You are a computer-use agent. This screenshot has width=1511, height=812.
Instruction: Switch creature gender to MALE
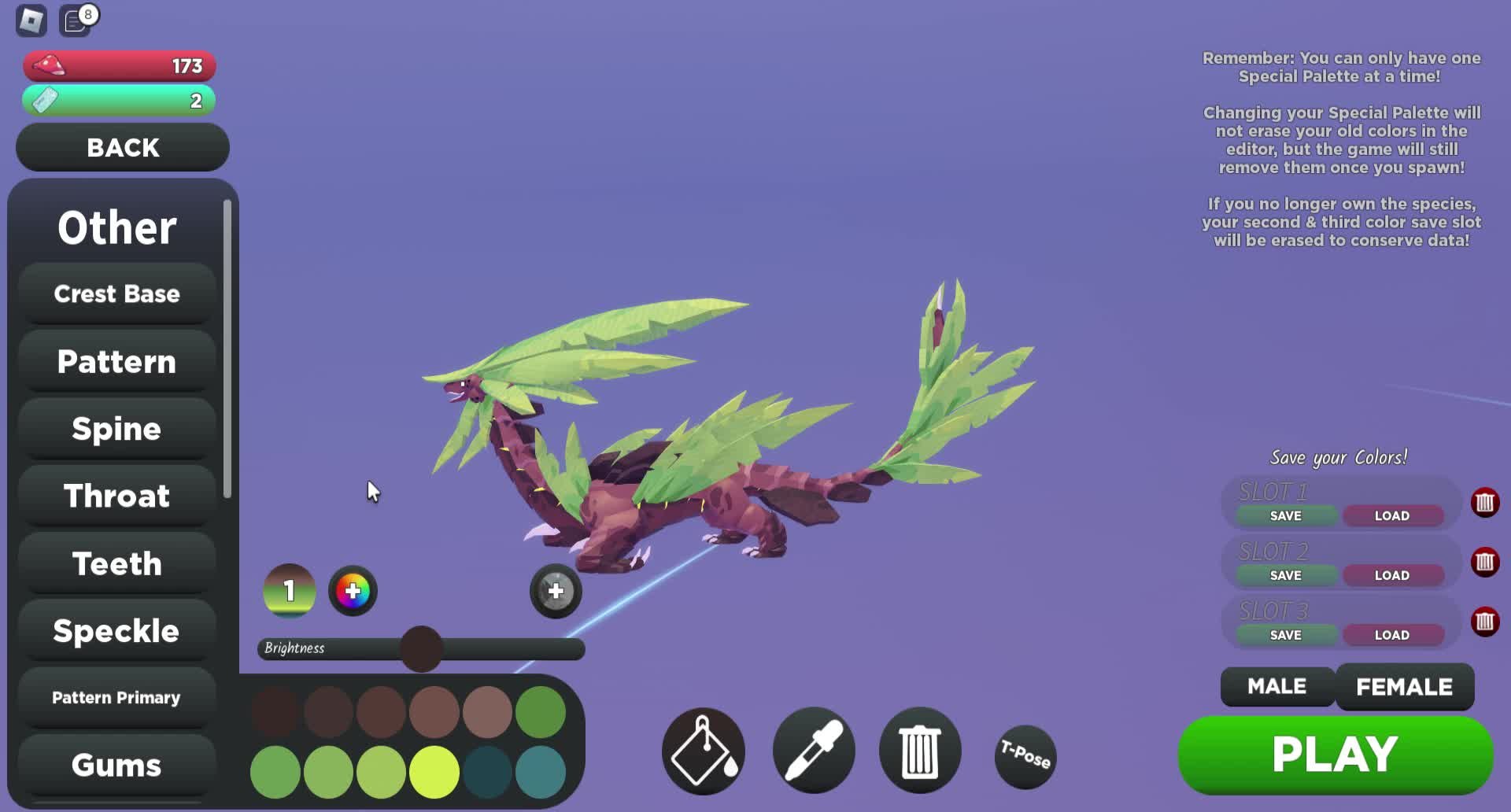pos(1276,686)
